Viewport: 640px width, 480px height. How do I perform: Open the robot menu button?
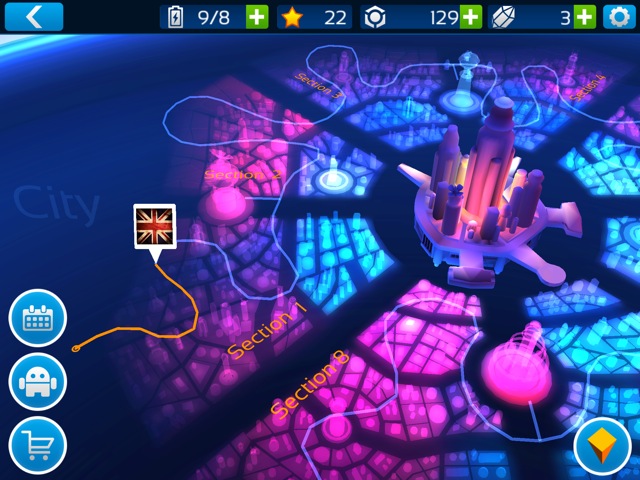click(x=38, y=381)
